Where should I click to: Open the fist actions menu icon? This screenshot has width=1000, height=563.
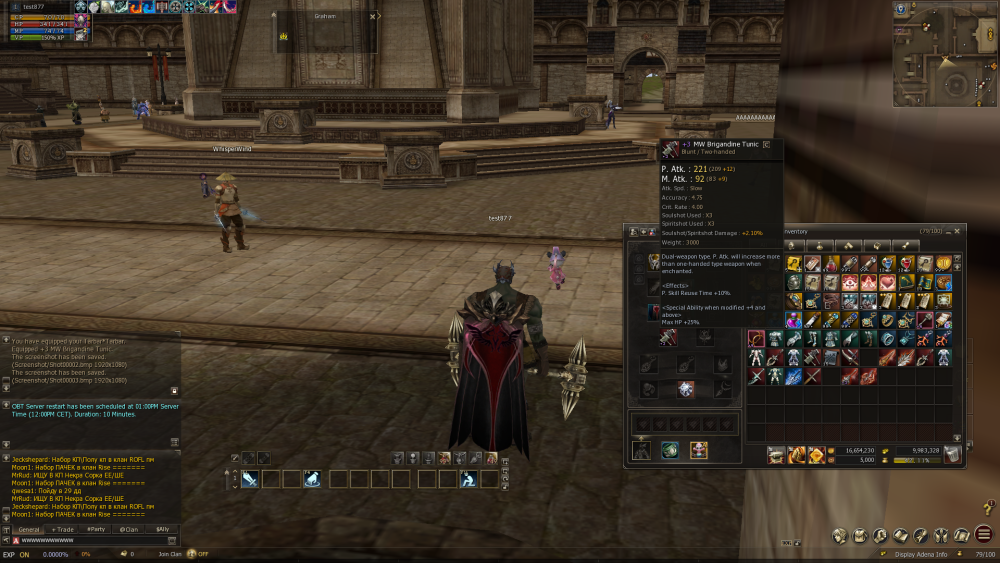pos(880,535)
